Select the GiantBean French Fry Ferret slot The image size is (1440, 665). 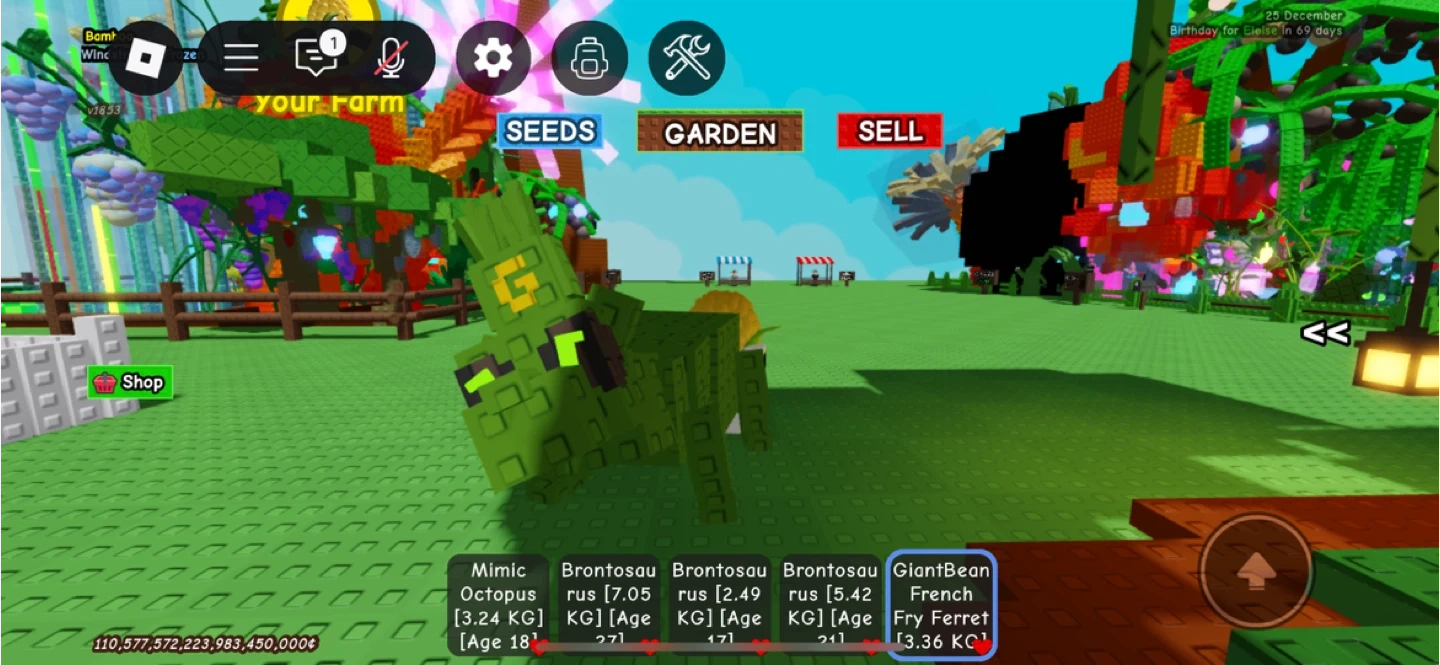941,604
